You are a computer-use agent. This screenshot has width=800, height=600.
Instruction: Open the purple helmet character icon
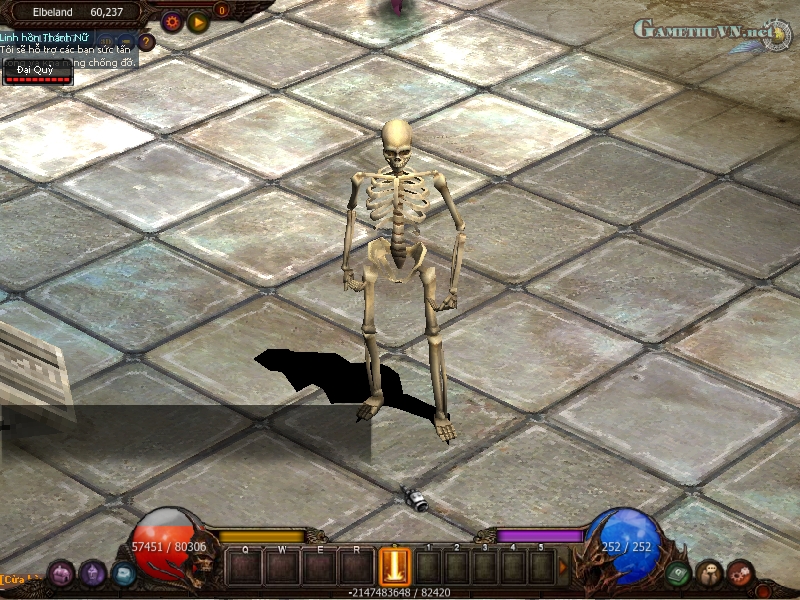93,573
